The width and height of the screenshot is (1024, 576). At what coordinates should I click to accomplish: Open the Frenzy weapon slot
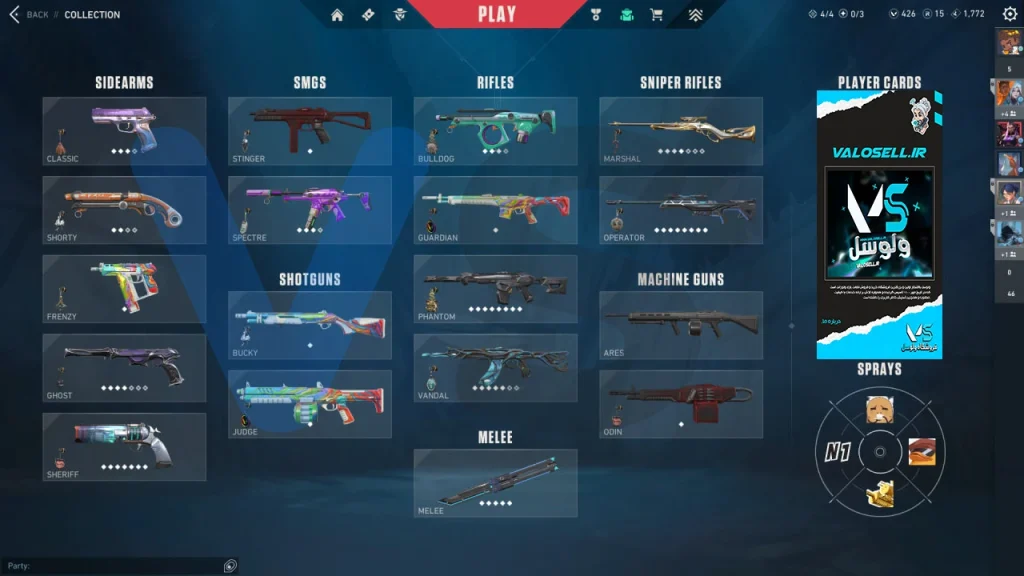124,289
